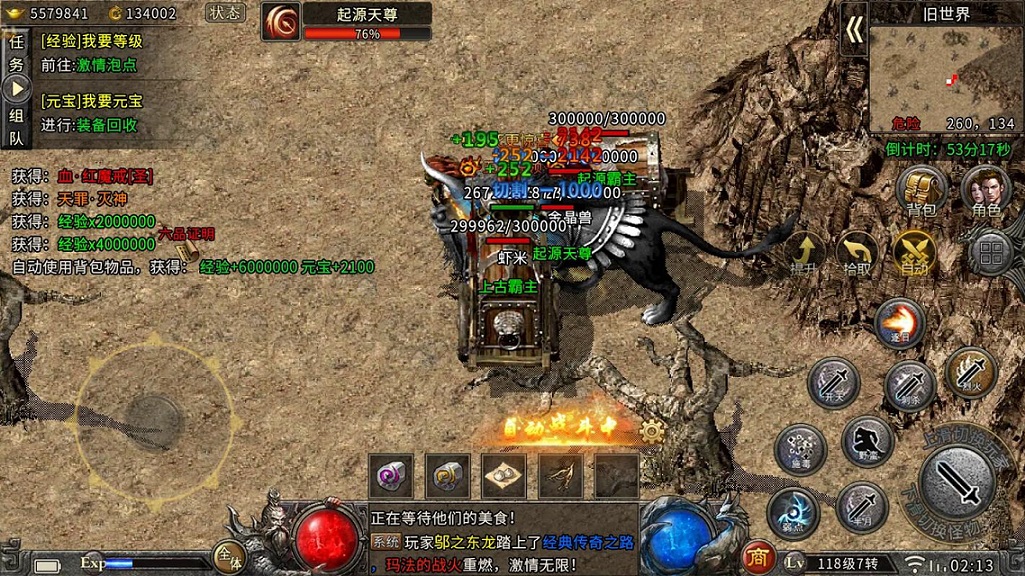Cast the 逐日 fire skill

tap(899, 322)
